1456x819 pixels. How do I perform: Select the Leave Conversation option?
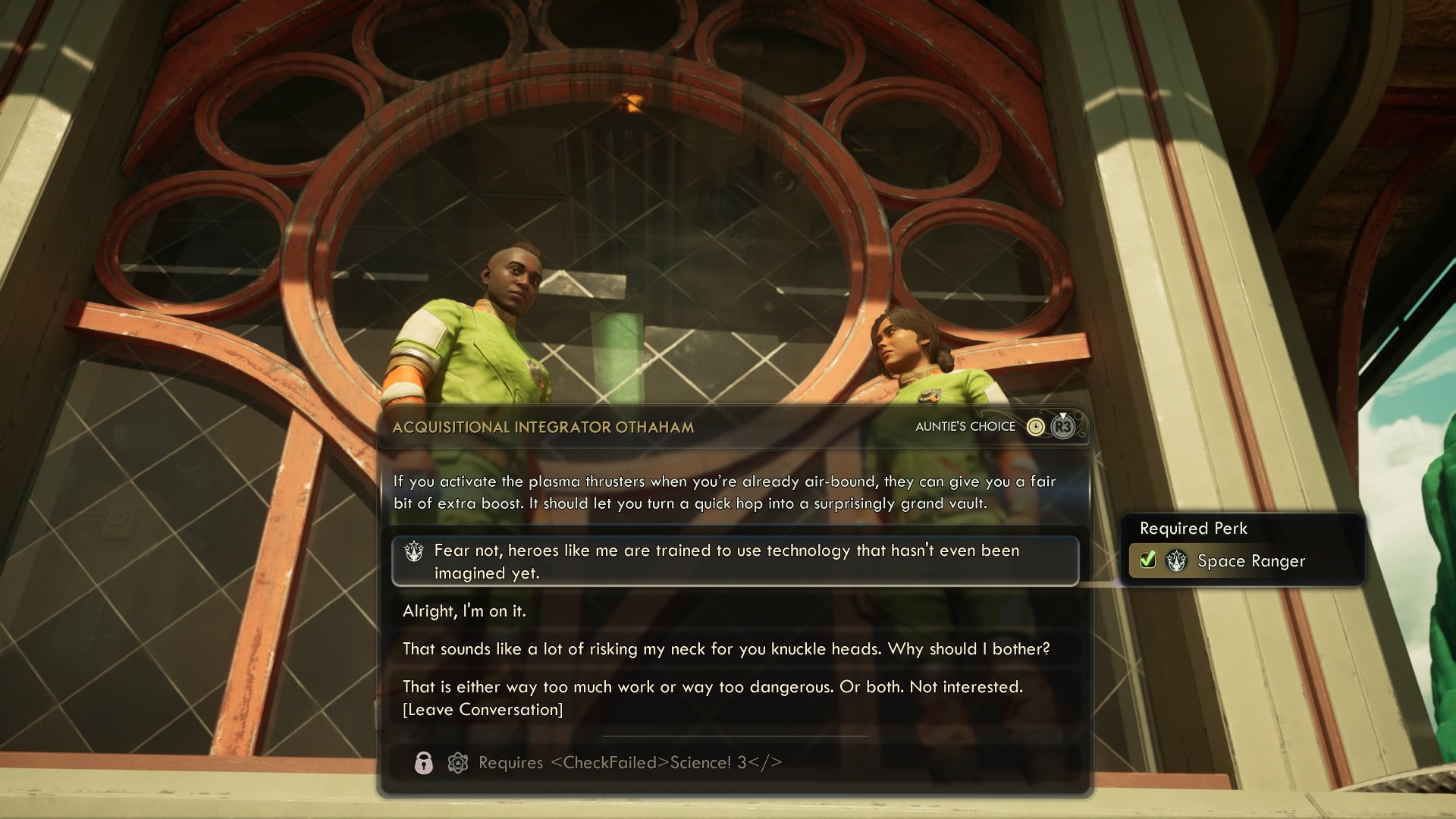[482, 709]
